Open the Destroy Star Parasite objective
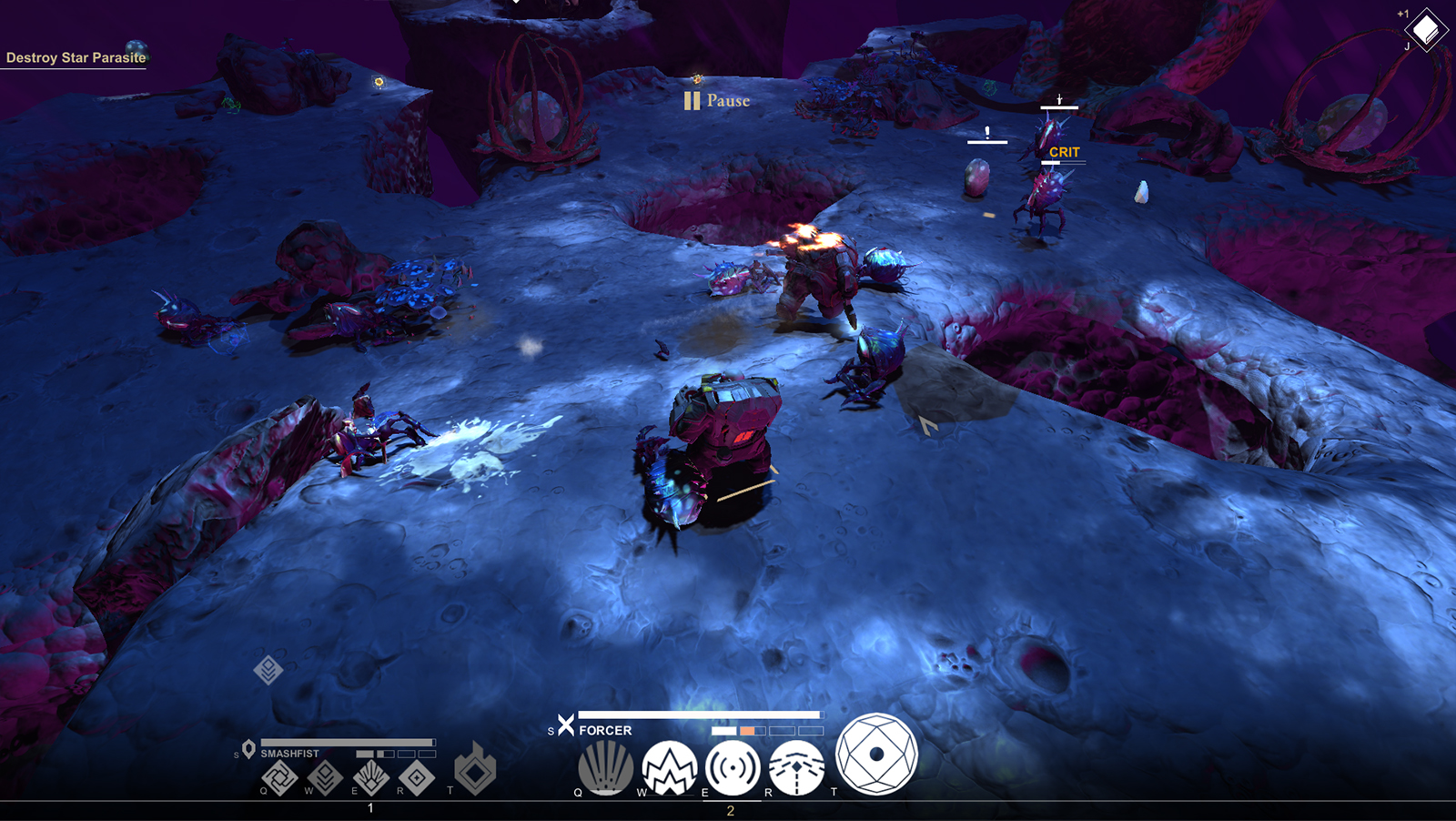This screenshot has width=1456, height=821. tap(75, 56)
